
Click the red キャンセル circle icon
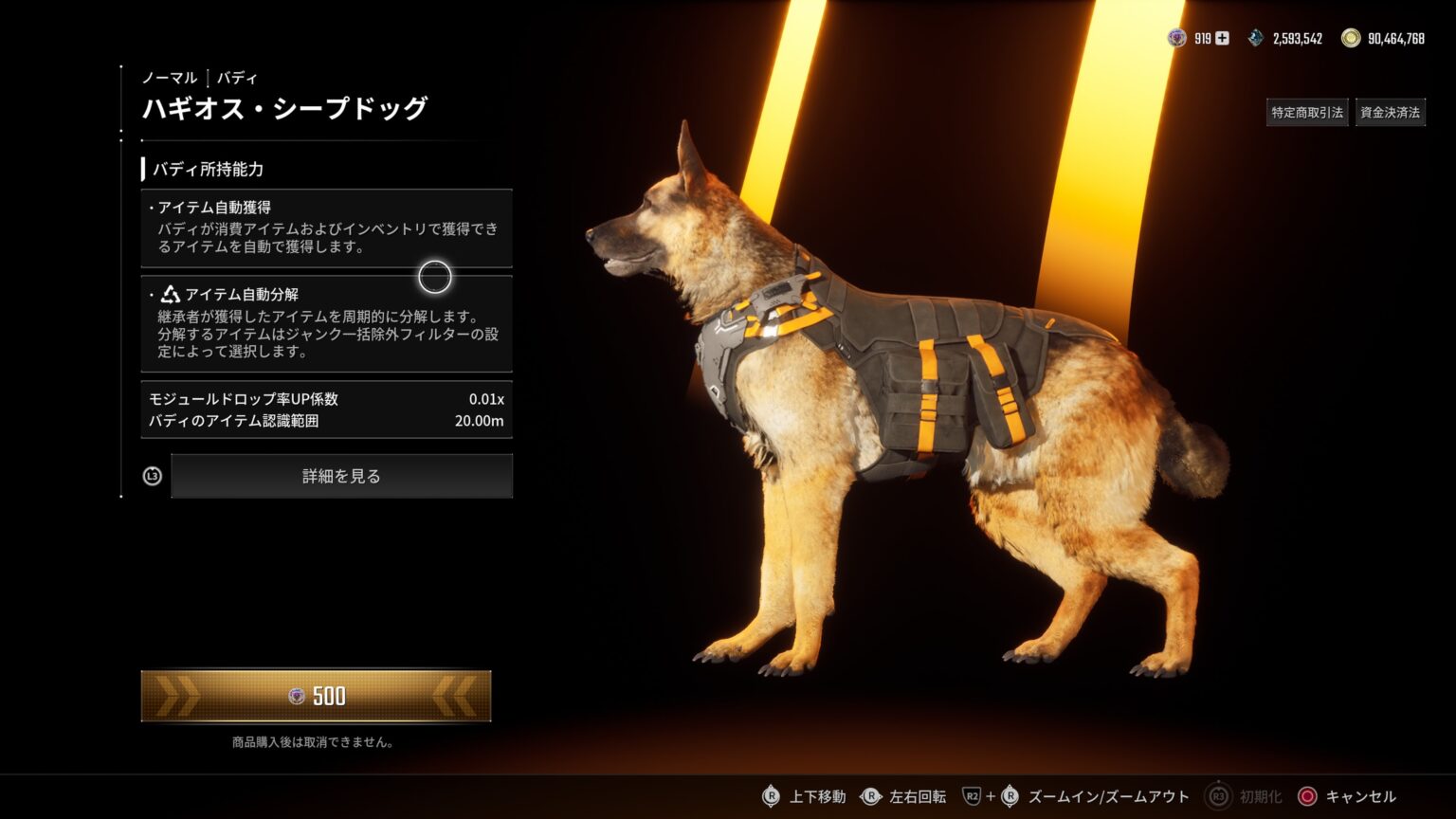pos(1309,796)
